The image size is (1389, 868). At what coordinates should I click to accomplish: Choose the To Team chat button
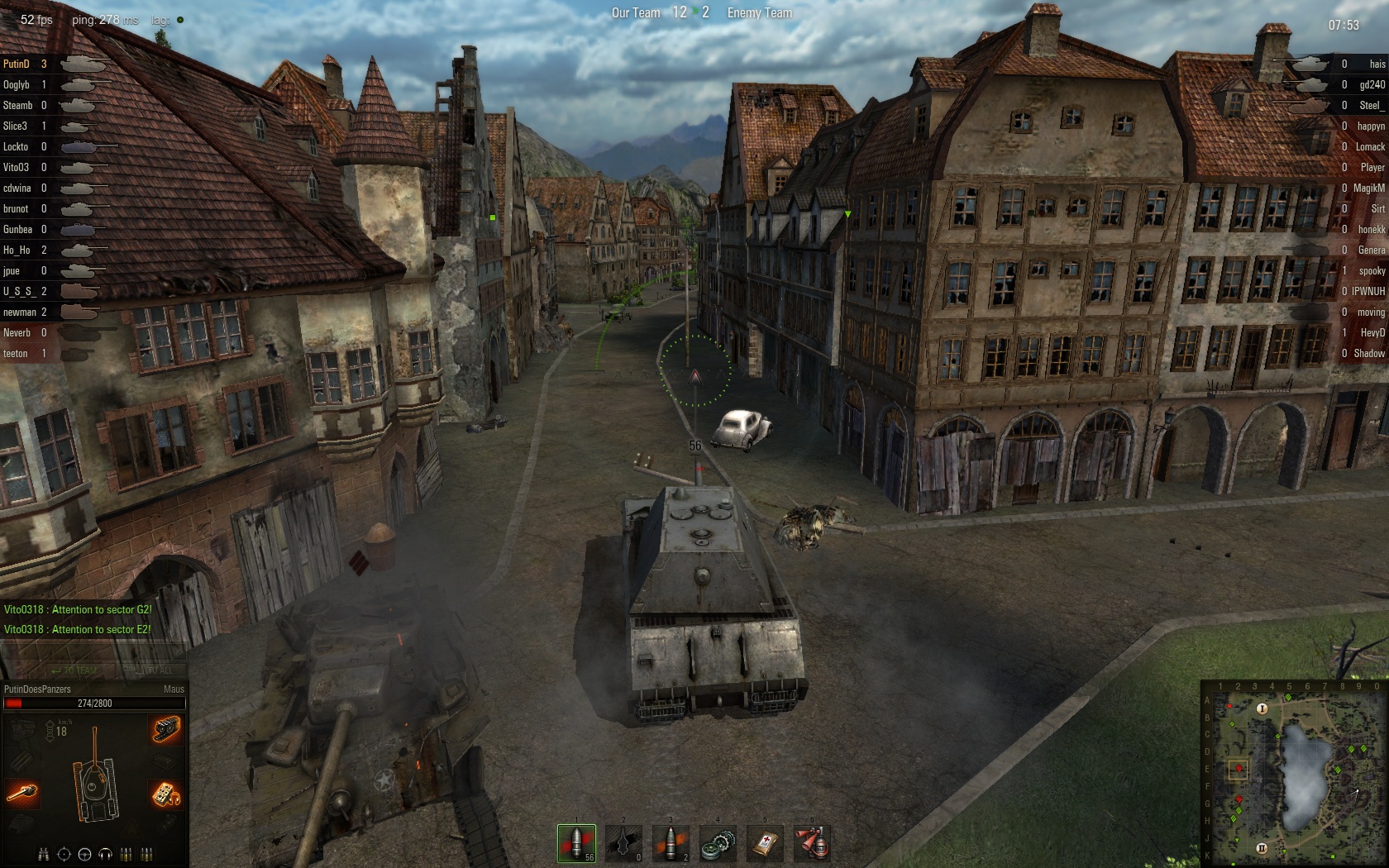(x=74, y=670)
